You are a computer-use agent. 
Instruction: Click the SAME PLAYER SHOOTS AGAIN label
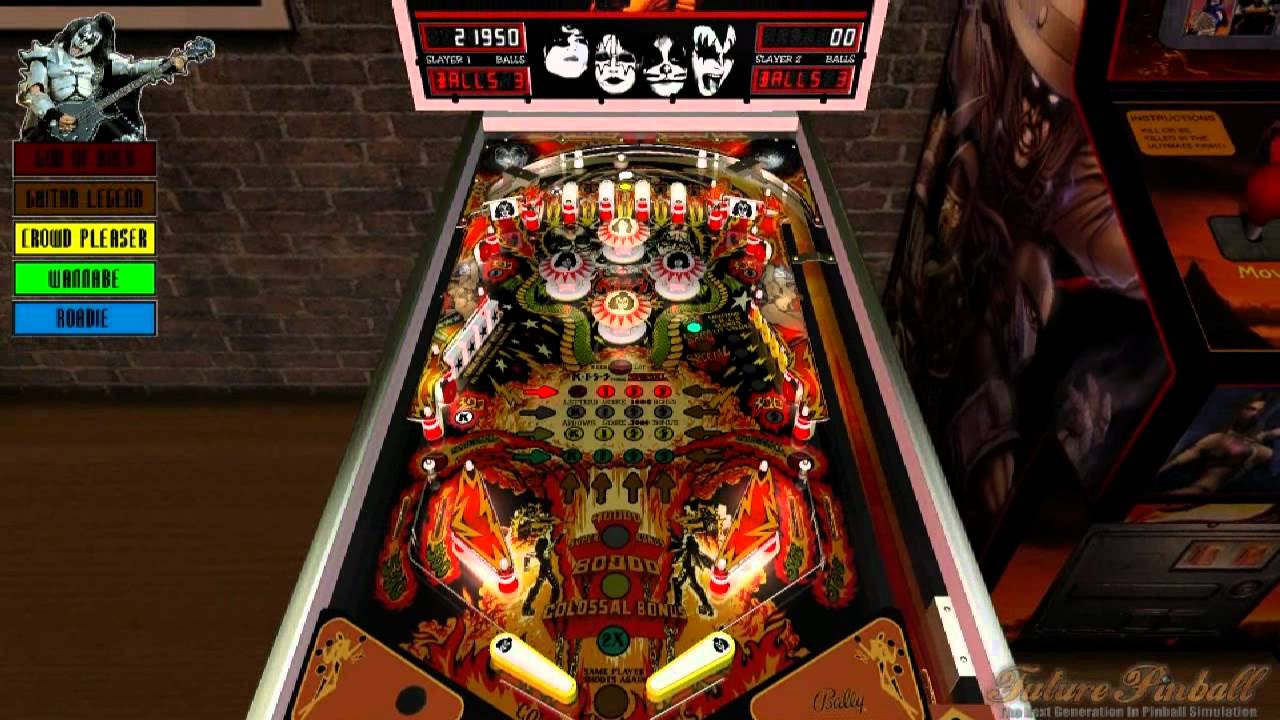tap(614, 674)
